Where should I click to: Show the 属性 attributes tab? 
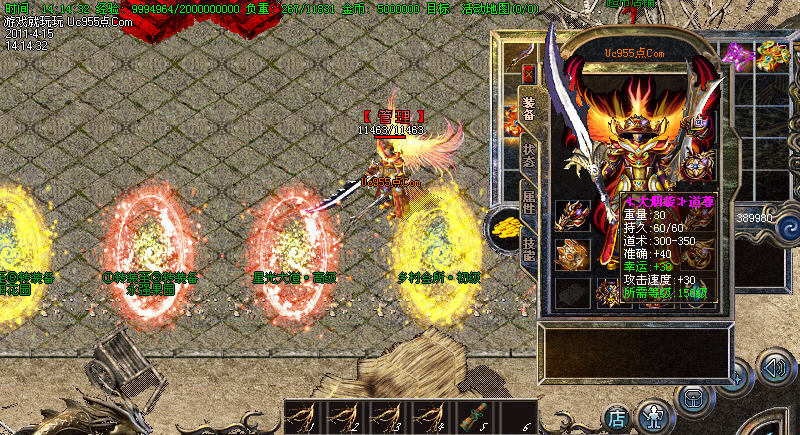pyautogui.click(x=528, y=200)
